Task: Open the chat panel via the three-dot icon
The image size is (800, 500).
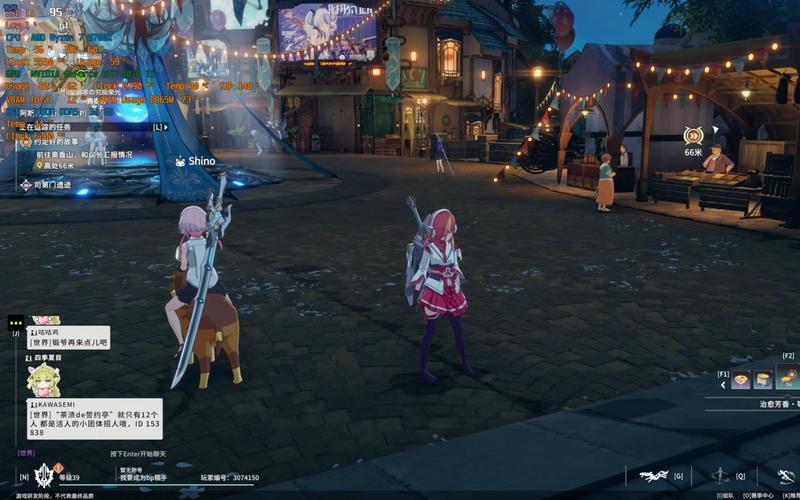Action: 15,322
